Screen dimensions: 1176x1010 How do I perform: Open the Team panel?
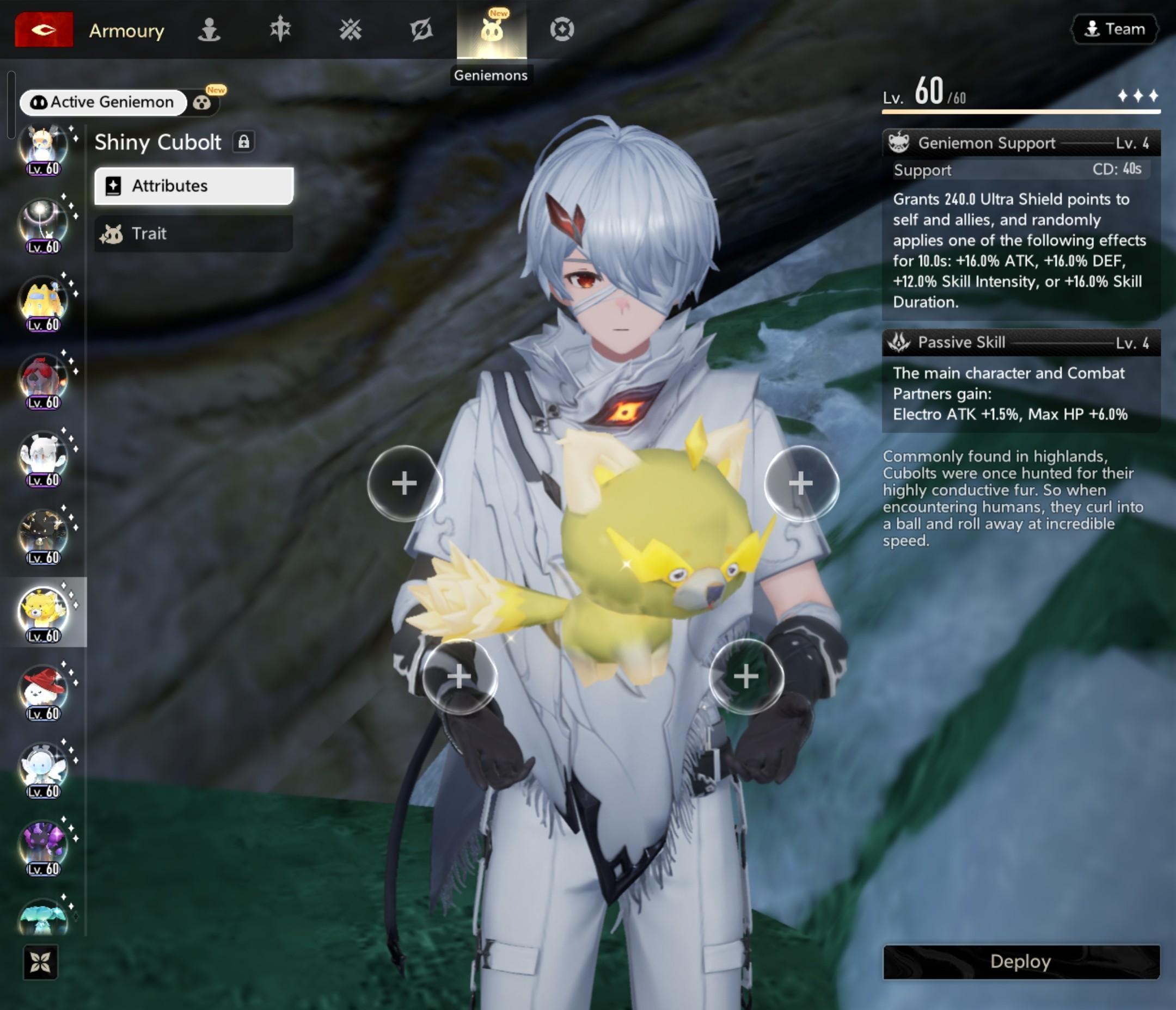click(1114, 29)
